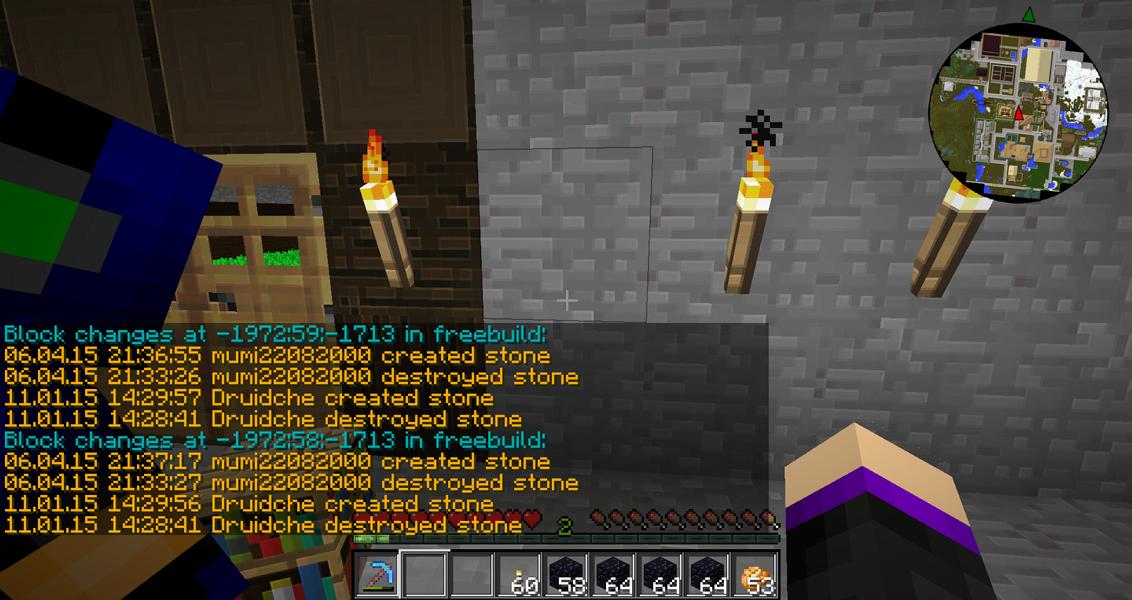Select the diamond pickaxe hotbar slot
The width and height of the screenshot is (1132, 600).
click(376, 575)
